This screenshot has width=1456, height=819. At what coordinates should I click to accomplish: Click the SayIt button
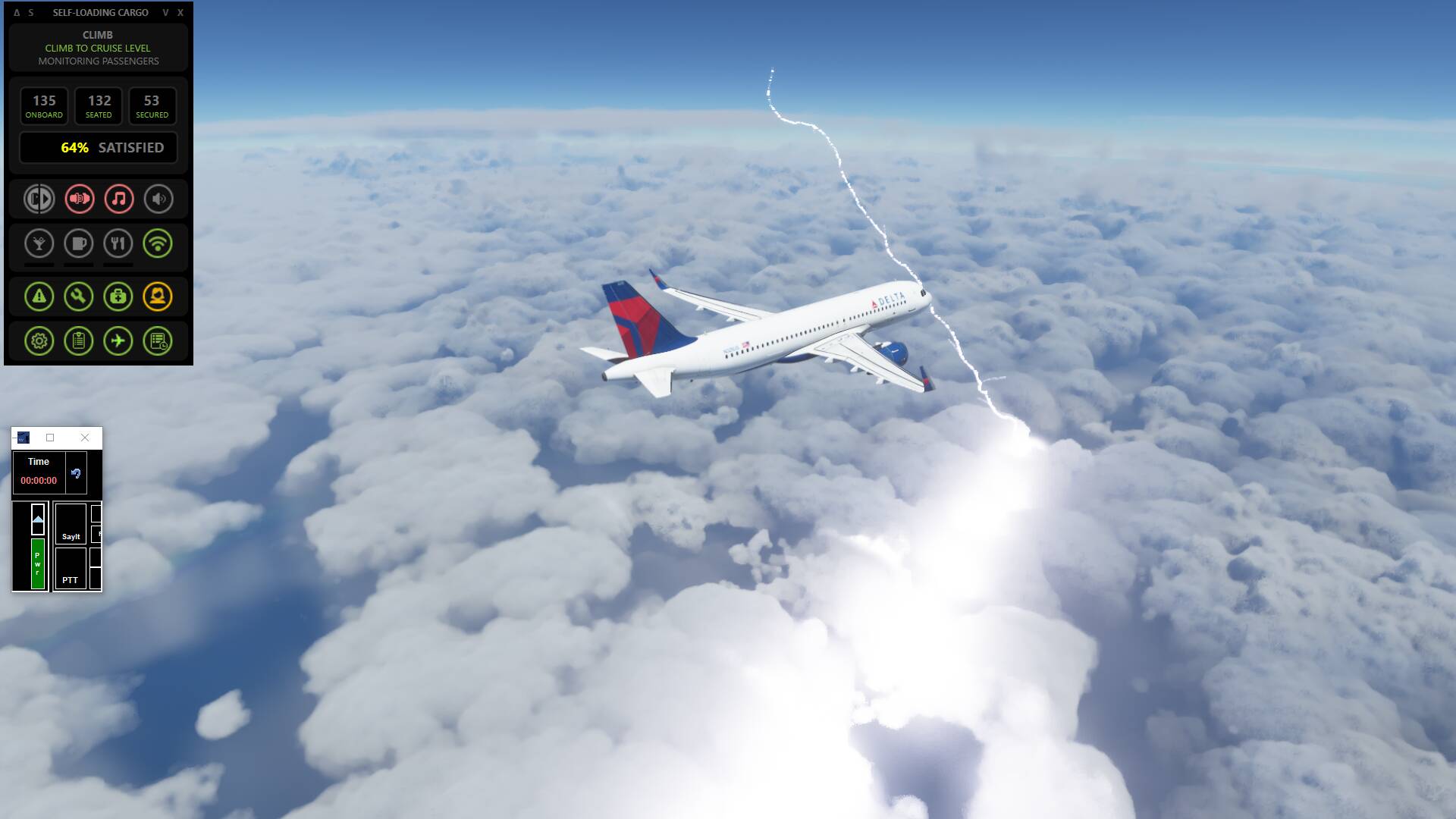coord(71,524)
